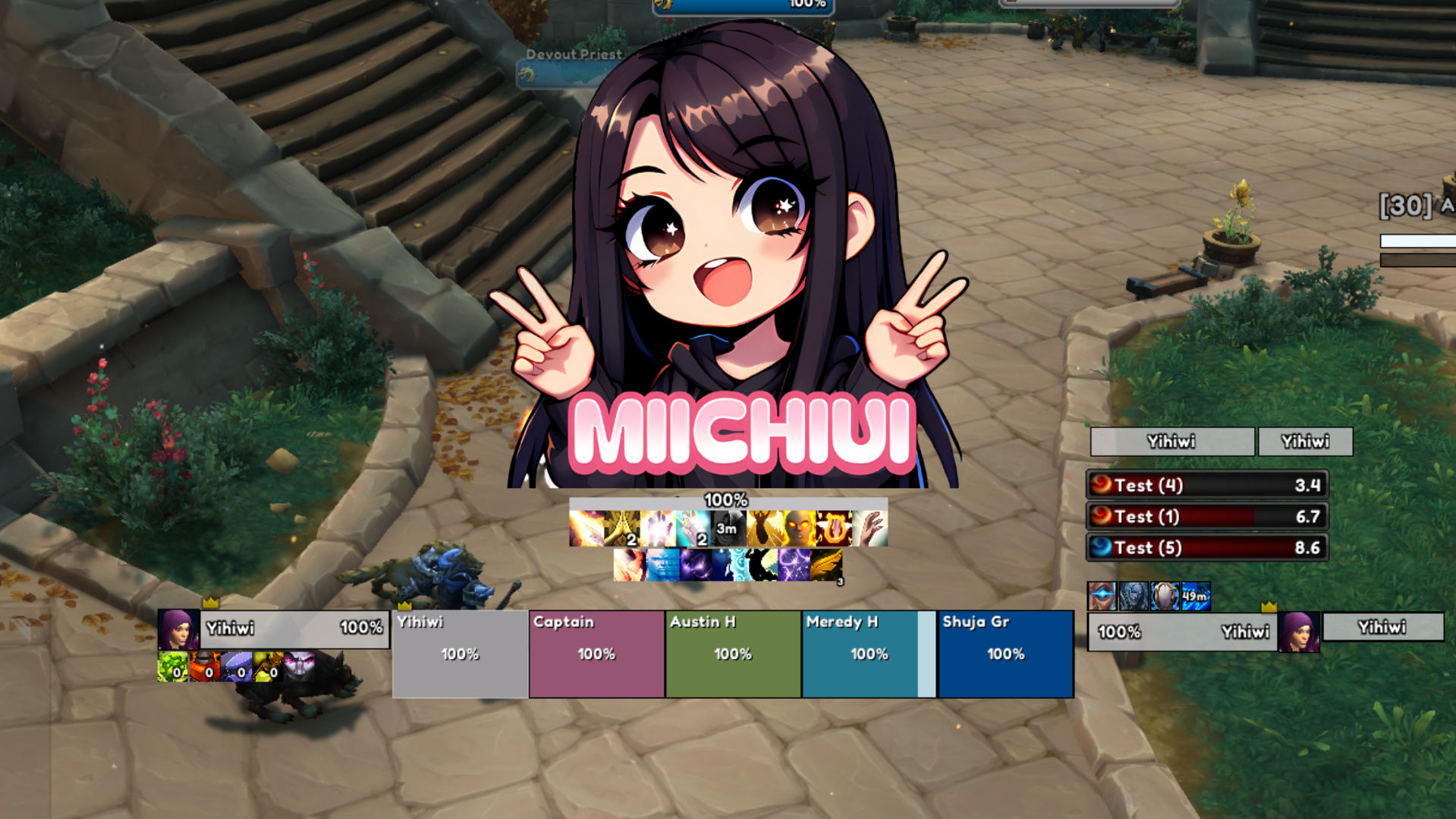Click the grey buff icon showing 3m
The image size is (1456, 819).
click(x=728, y=528)
